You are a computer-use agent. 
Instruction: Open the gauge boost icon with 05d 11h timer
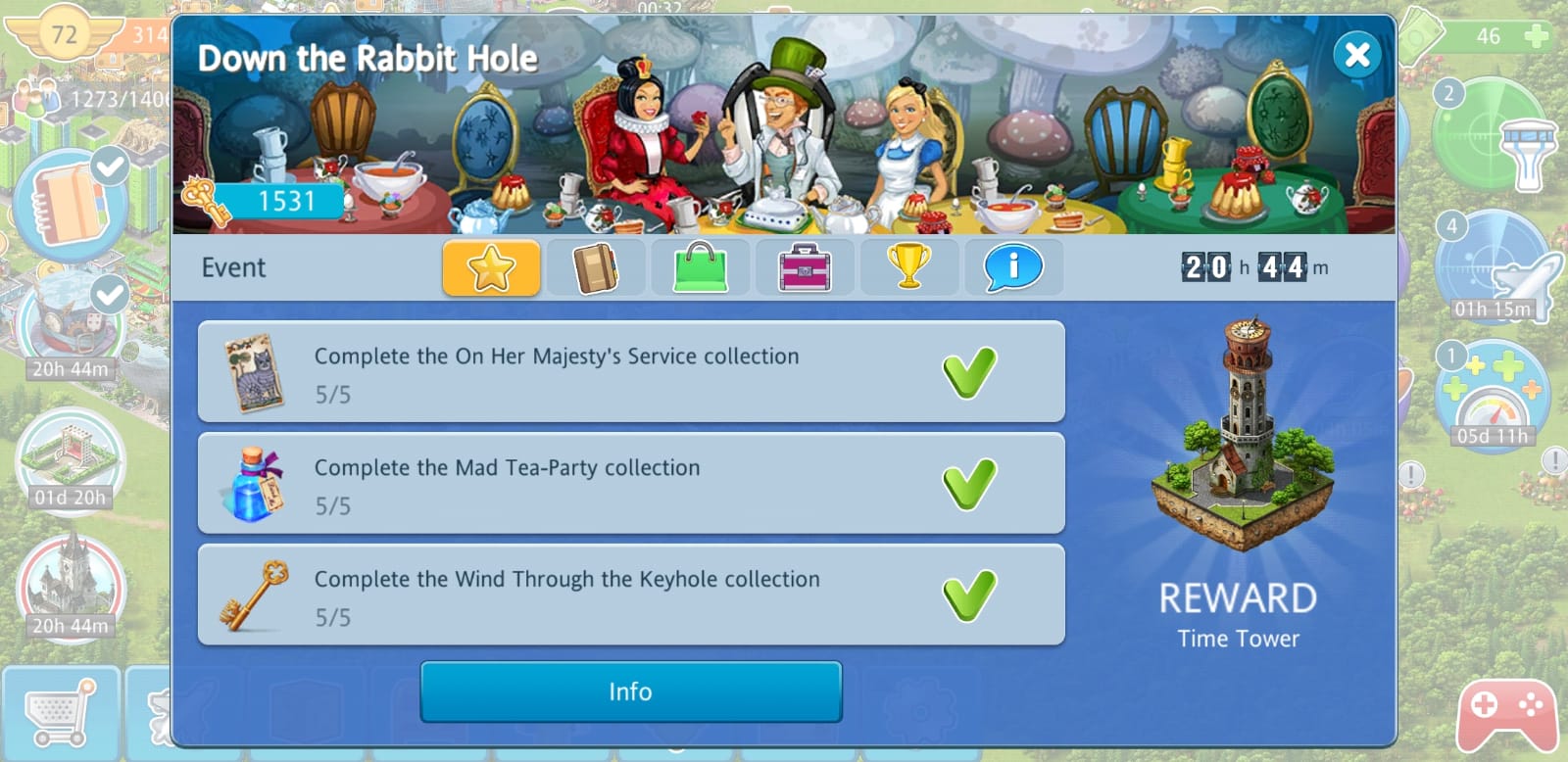click(1493, 394)
